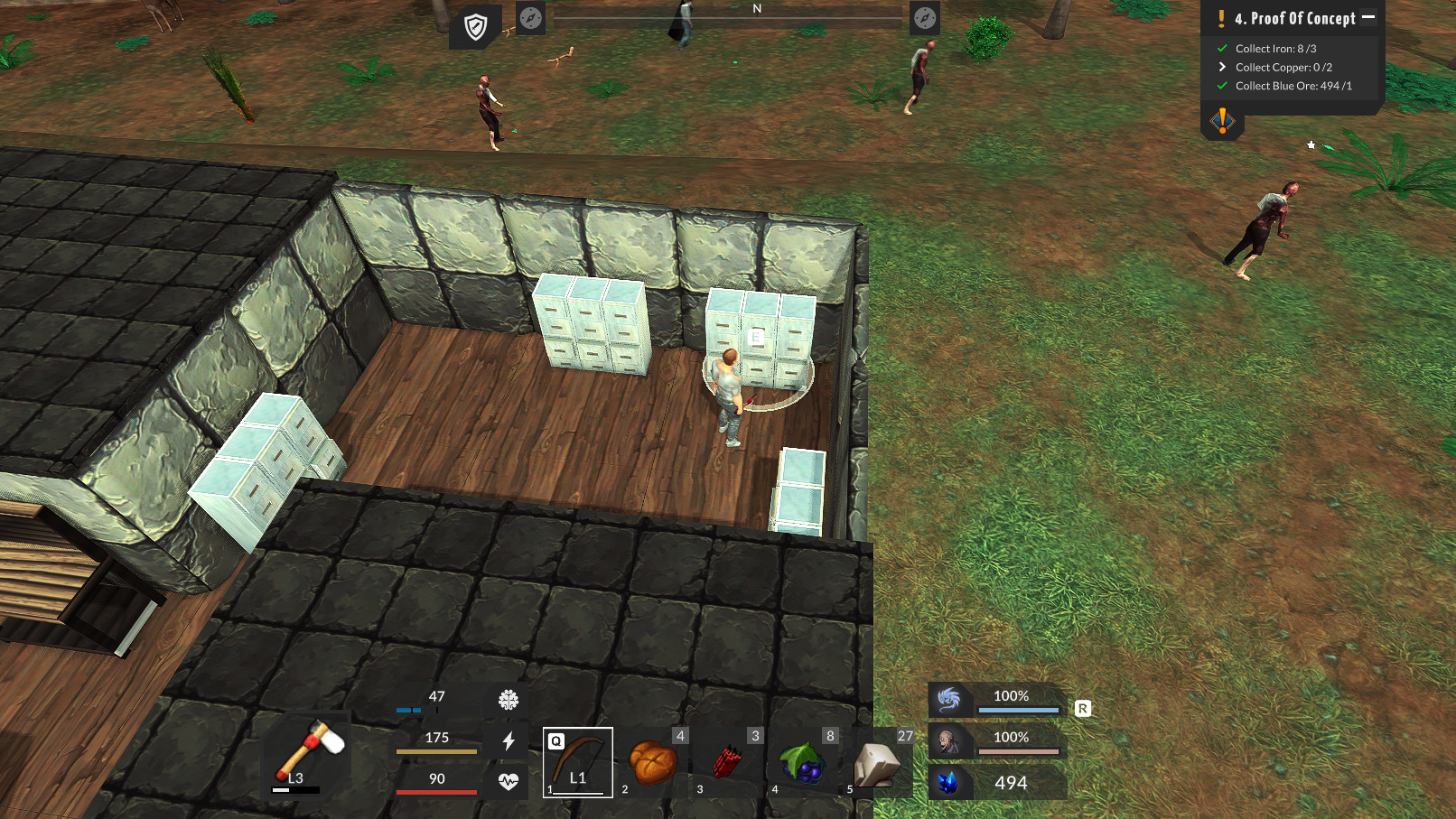Click the blue 100% progress bar
Image resolution: width=1456 pixels, height=819 pixels.
1019,710
